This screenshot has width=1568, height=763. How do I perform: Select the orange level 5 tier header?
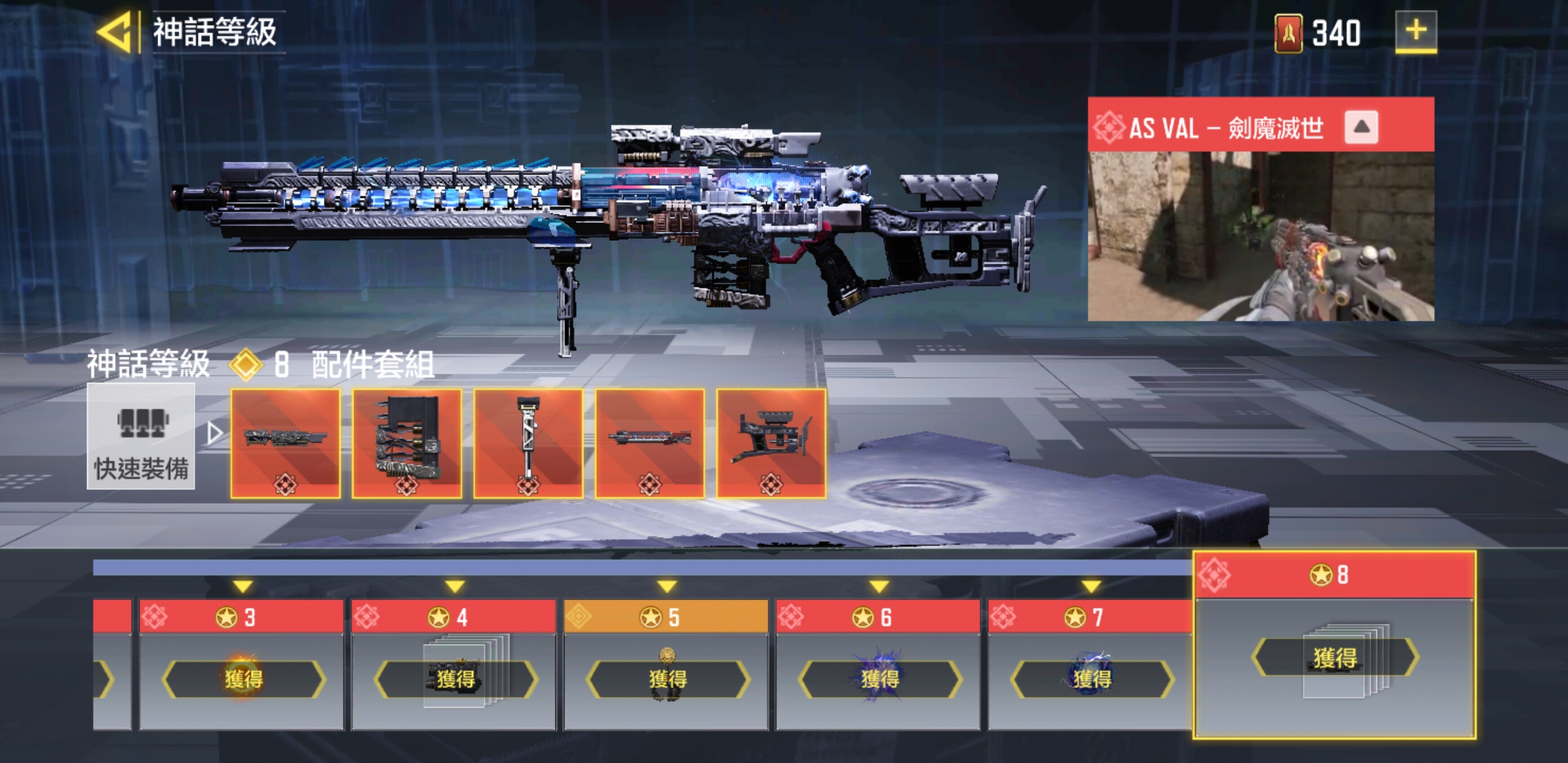click(665, 615)
